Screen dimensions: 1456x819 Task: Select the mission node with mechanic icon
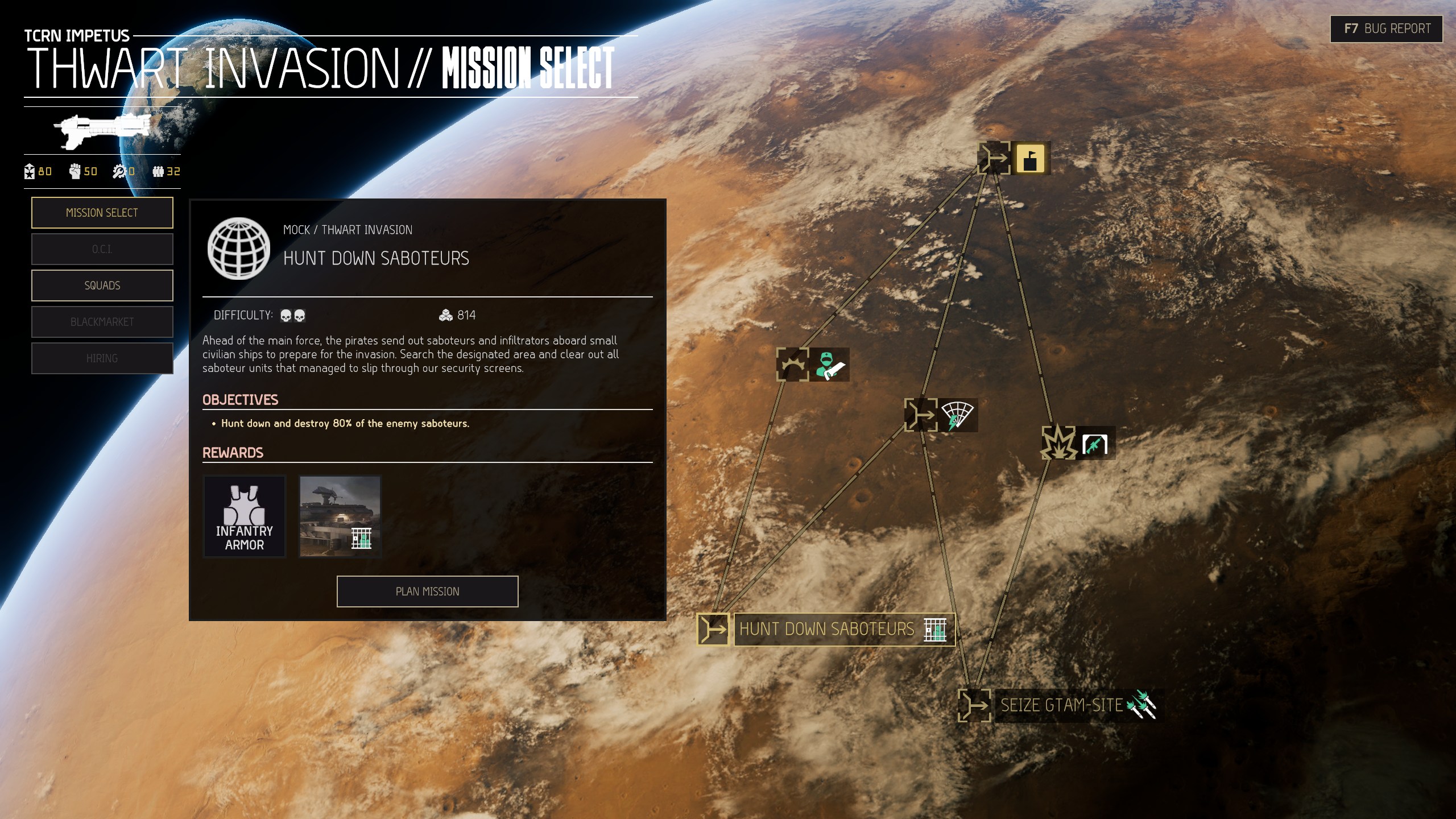click(x=792, y=365)
